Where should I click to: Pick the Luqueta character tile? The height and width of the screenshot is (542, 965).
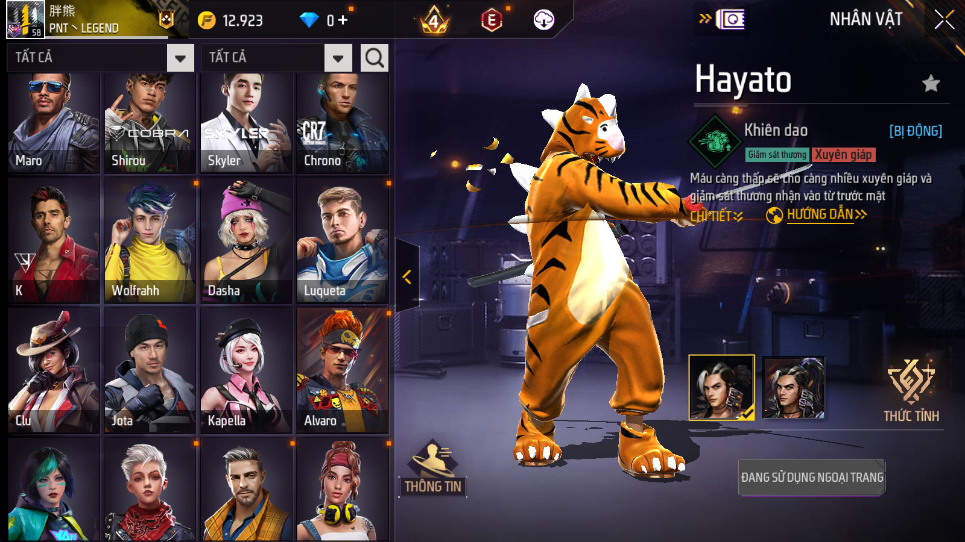(x=342, y=240)
